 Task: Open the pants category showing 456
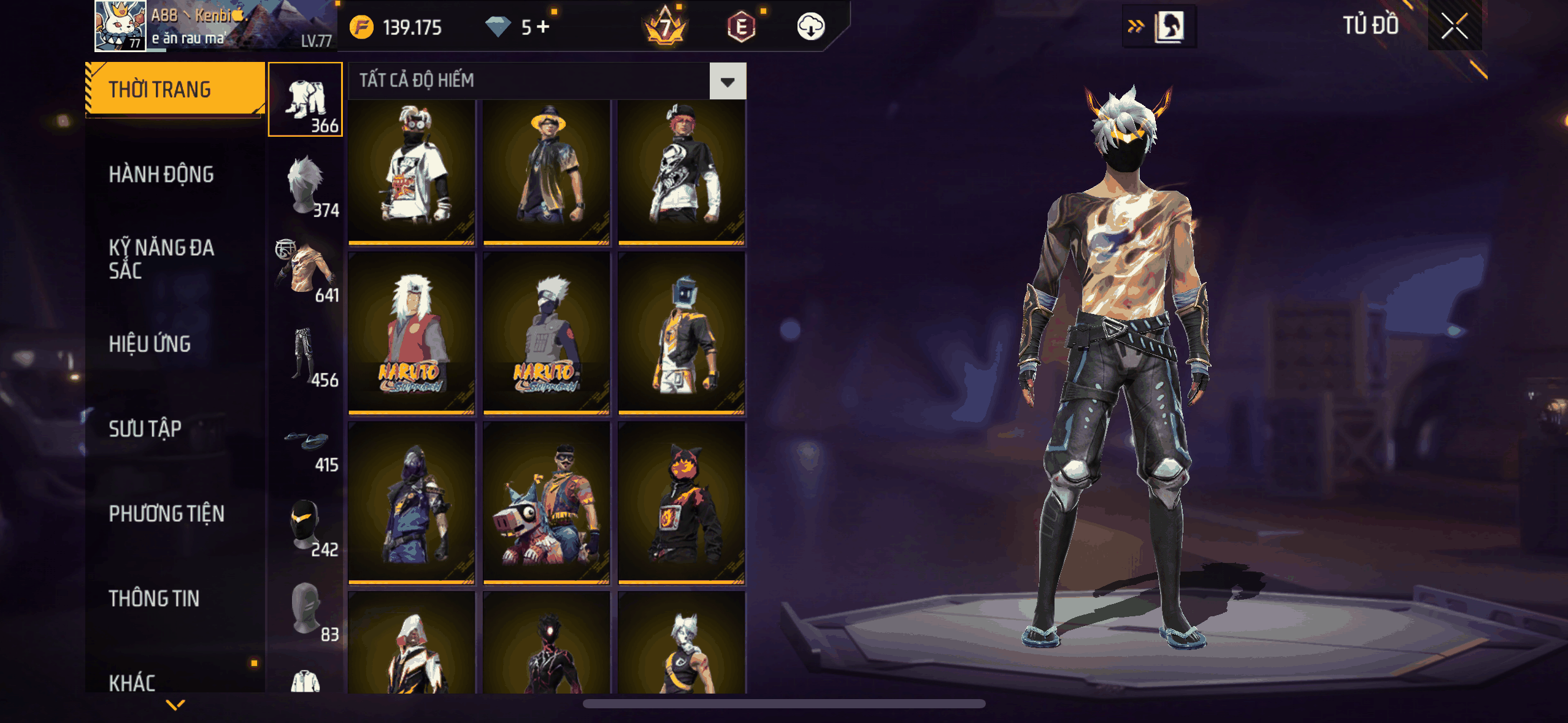click(x=306, y=356)
